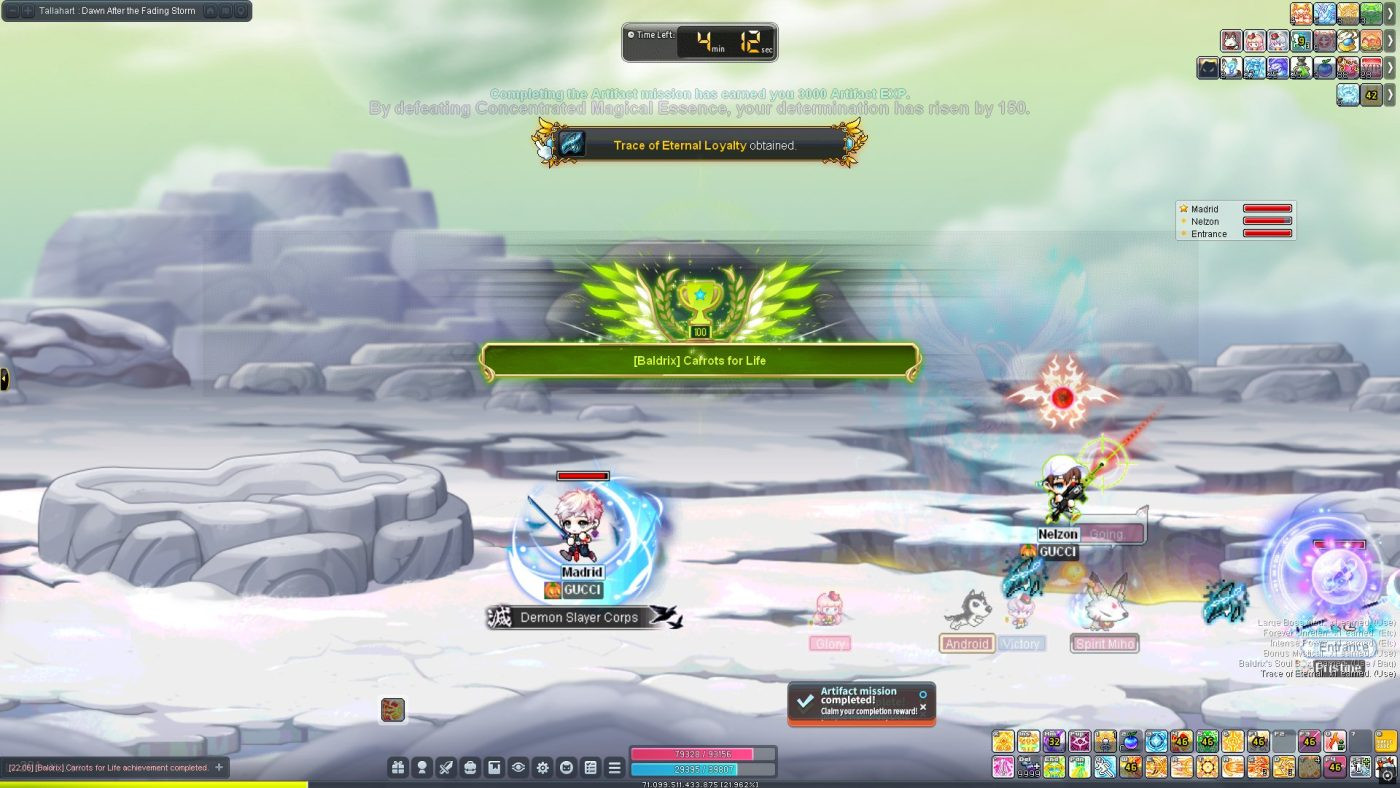The width and height of the screenshot is (1400, 788).
Task: Open the checklist menu icon
Action: click(x=591, y=767)
